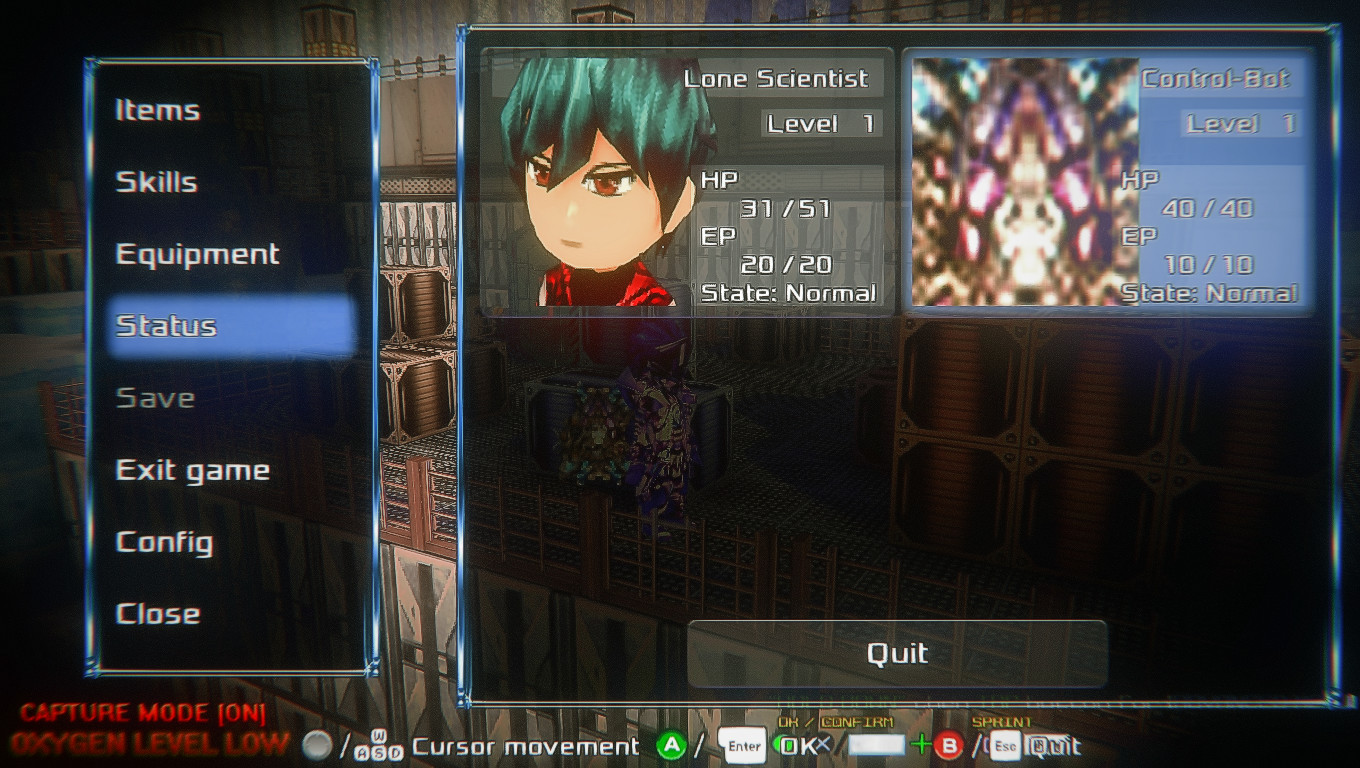Screen dimensions: 1360x768
Task: Open the Skills menu entry
Action: (x=157, y=182)
